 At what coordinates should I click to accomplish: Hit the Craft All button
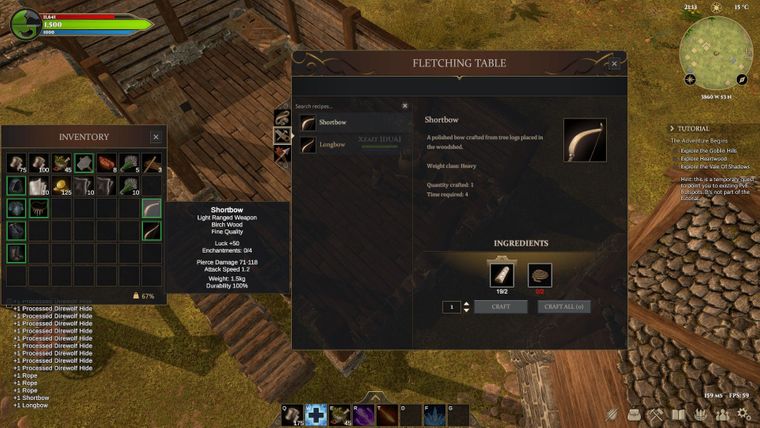click(x=564, y=307)
